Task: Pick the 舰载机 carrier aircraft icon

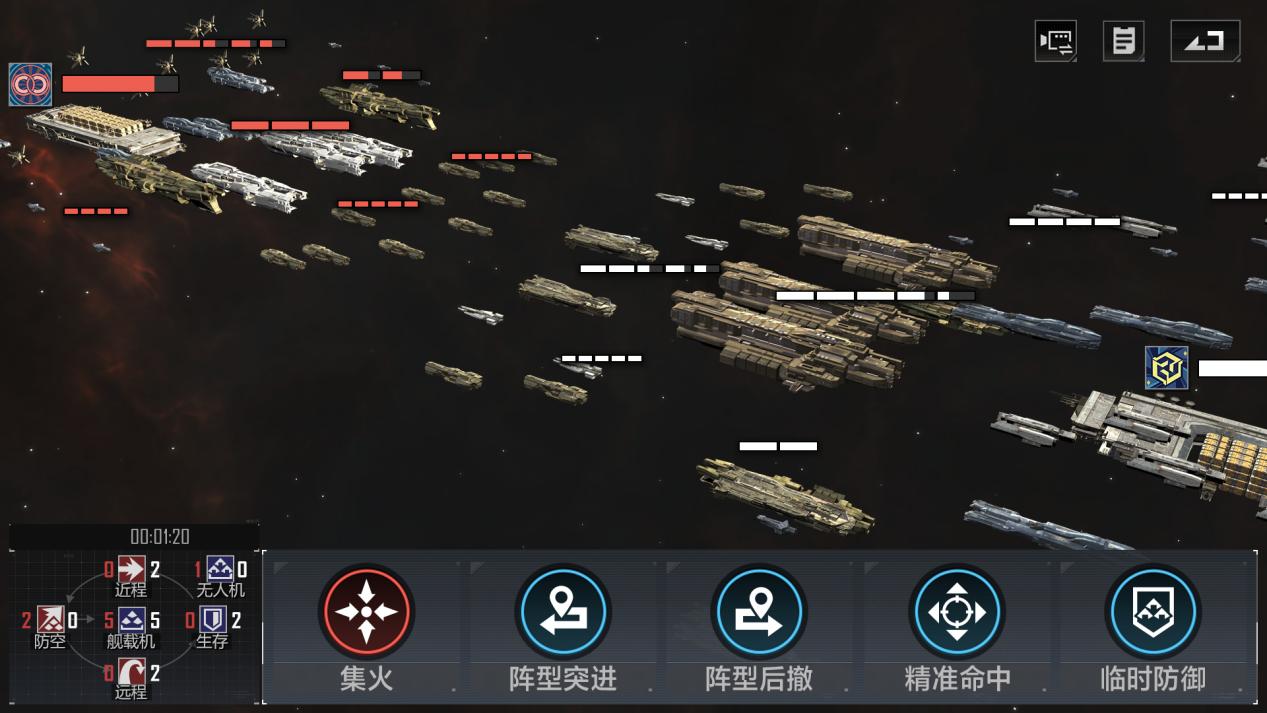Action: tap(132, 621)
